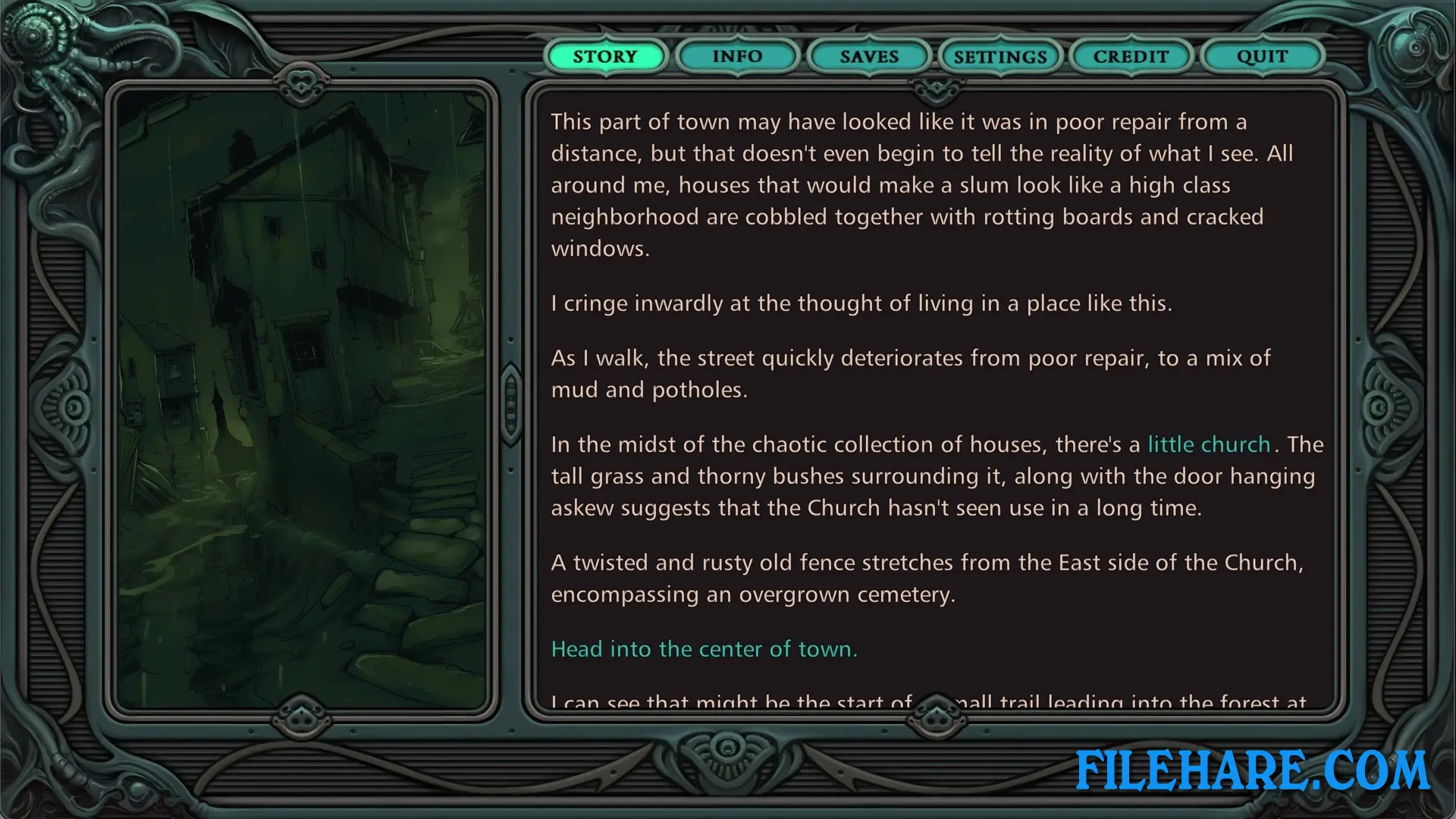Open the SETTINGS menu
Image resolution: width=1456 pixels, height=819 pixels.
click(999, 56)
